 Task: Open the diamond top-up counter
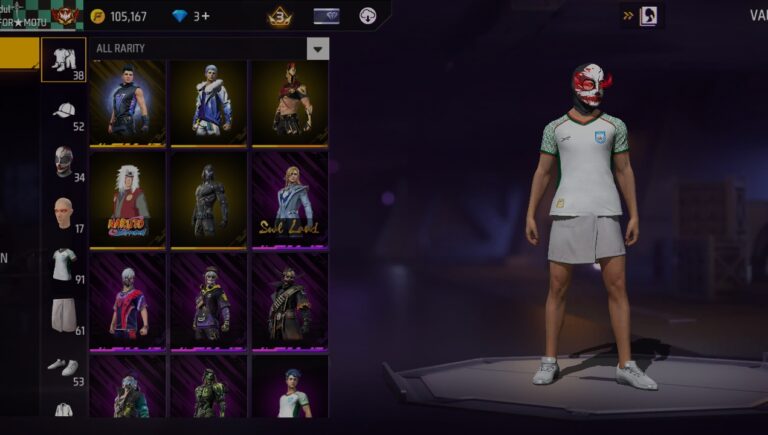pos(190,16)
